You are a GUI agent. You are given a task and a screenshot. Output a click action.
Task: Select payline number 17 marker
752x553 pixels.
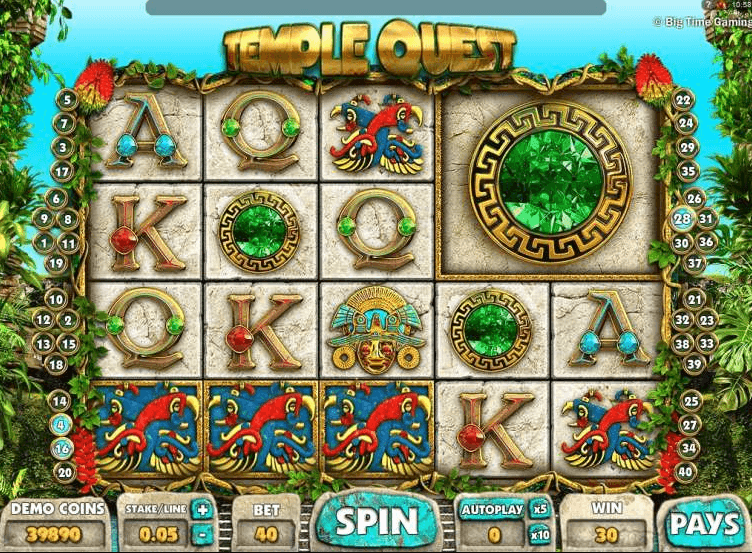(x=61, y=171)
